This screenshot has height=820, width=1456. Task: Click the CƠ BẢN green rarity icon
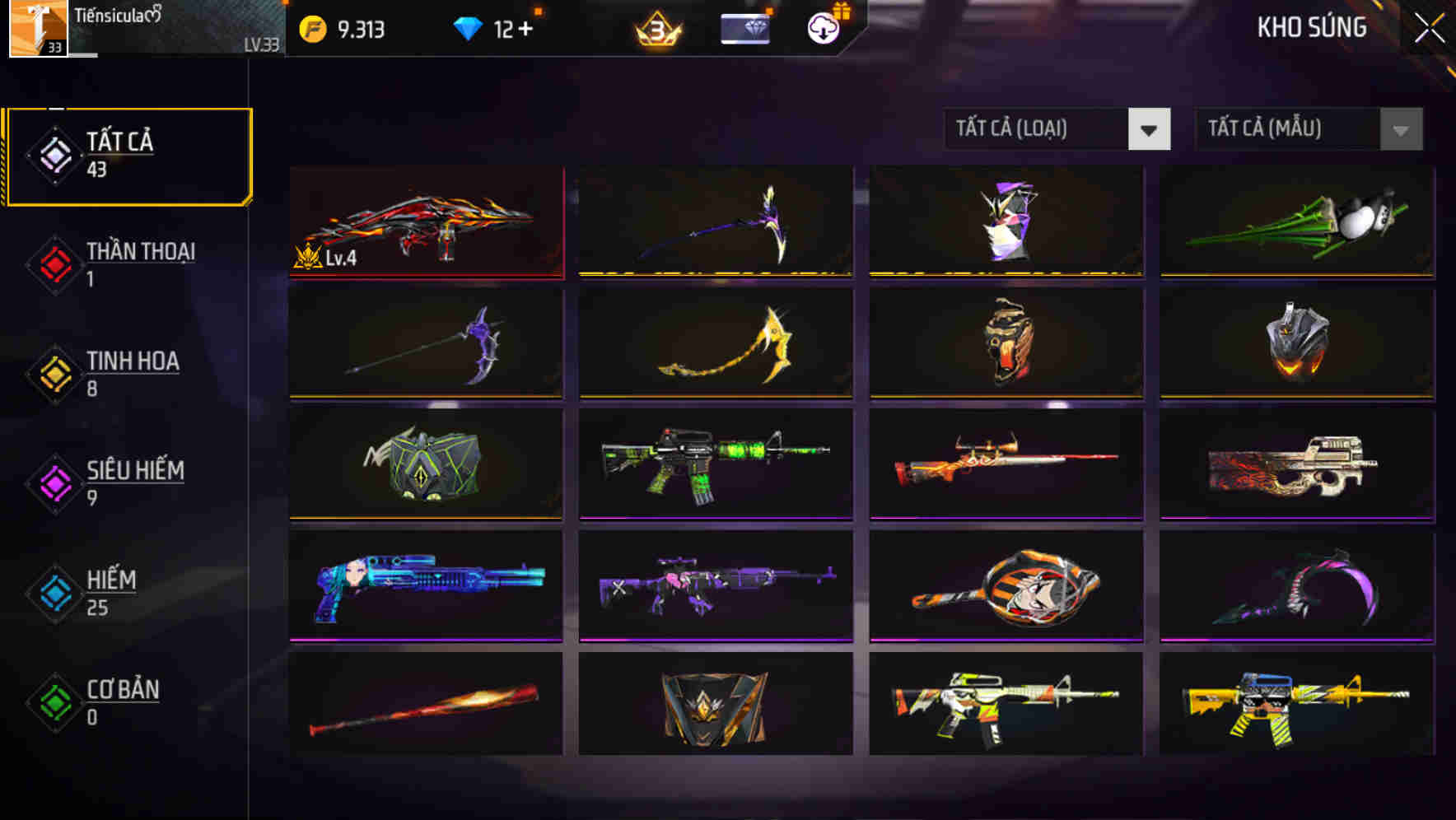pyautogui.click(x=54, y=703)
